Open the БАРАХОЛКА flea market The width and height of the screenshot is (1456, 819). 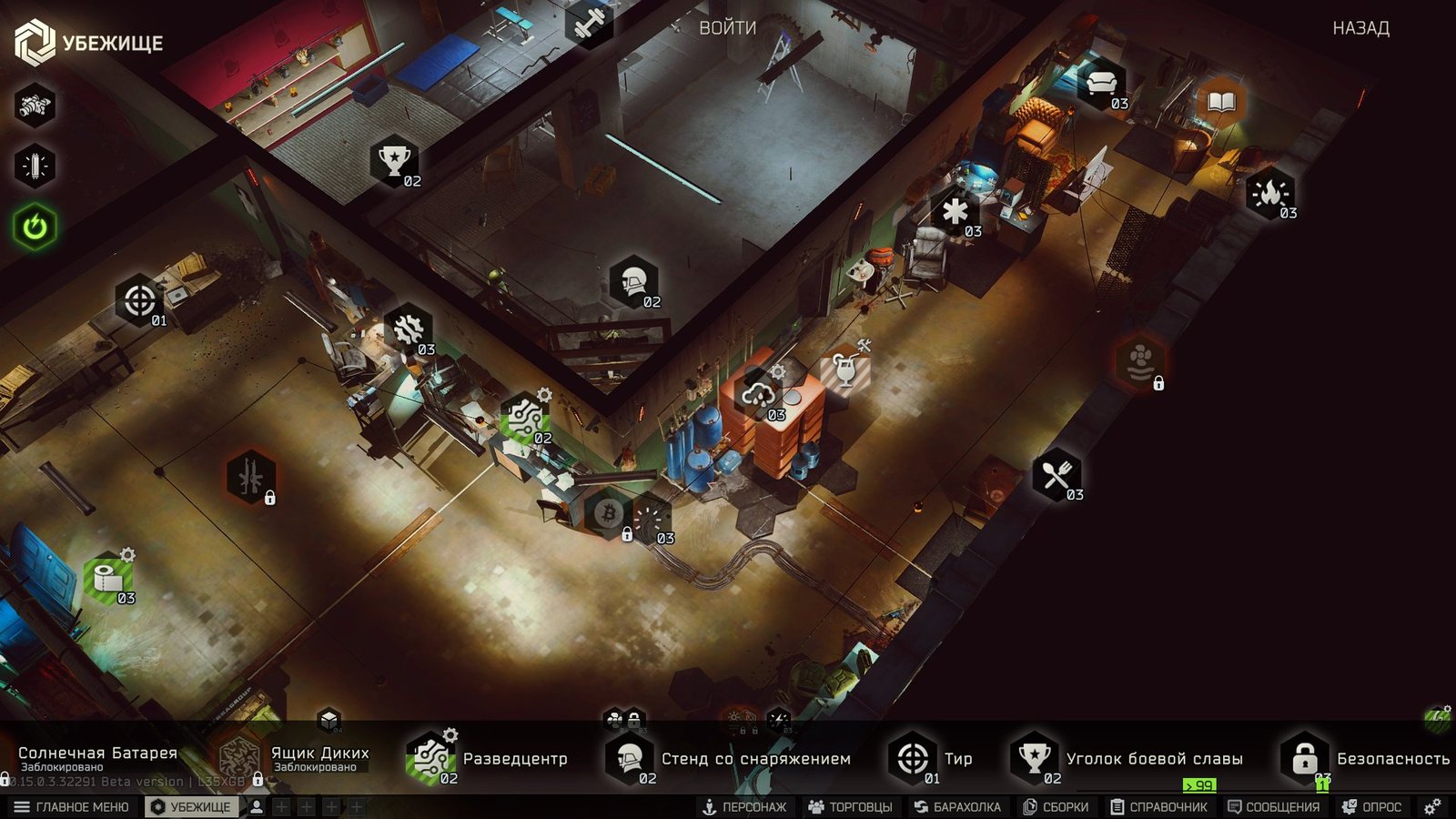coord(957,807)
